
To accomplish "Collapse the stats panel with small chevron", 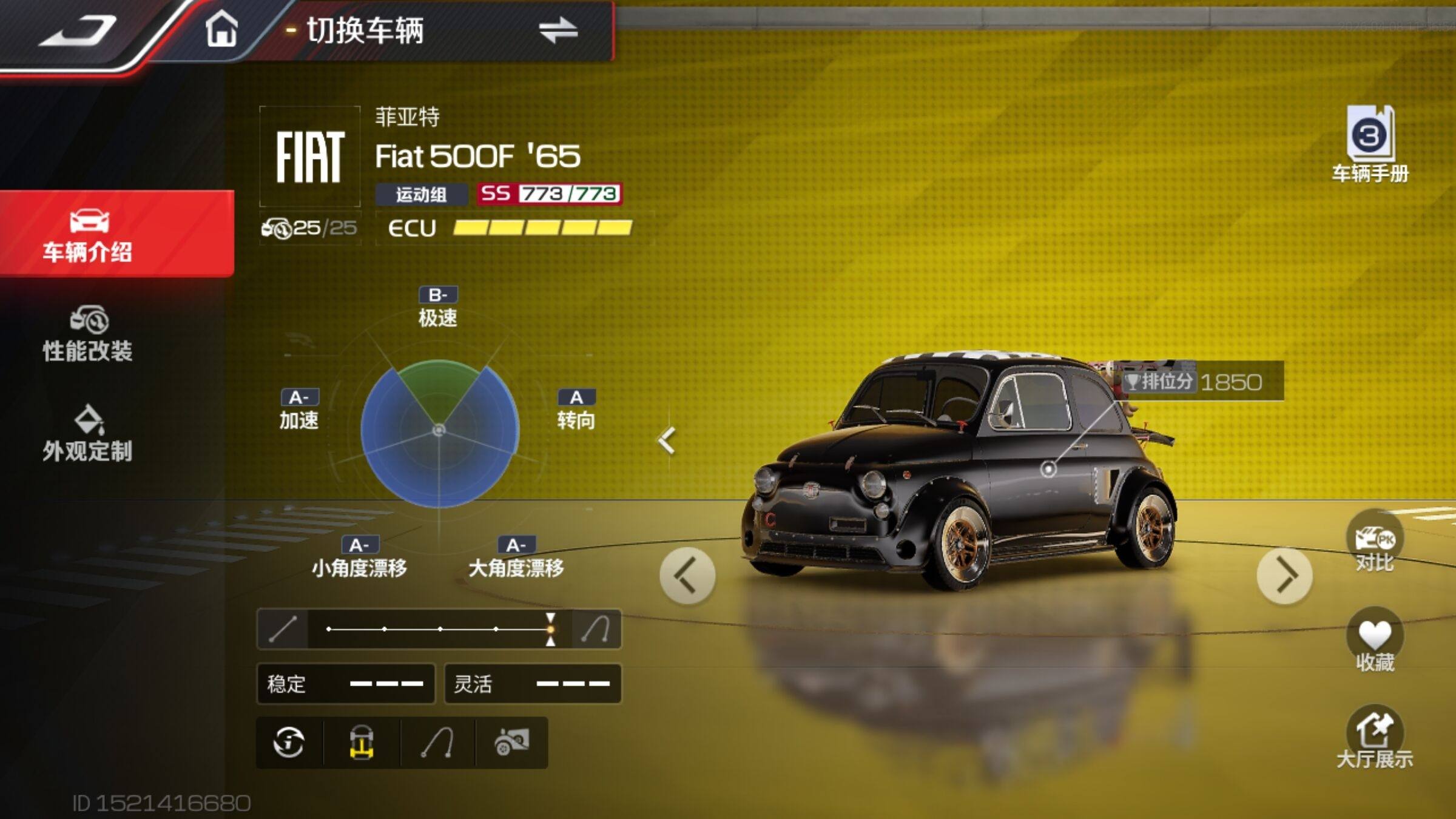I will (667, 441).
